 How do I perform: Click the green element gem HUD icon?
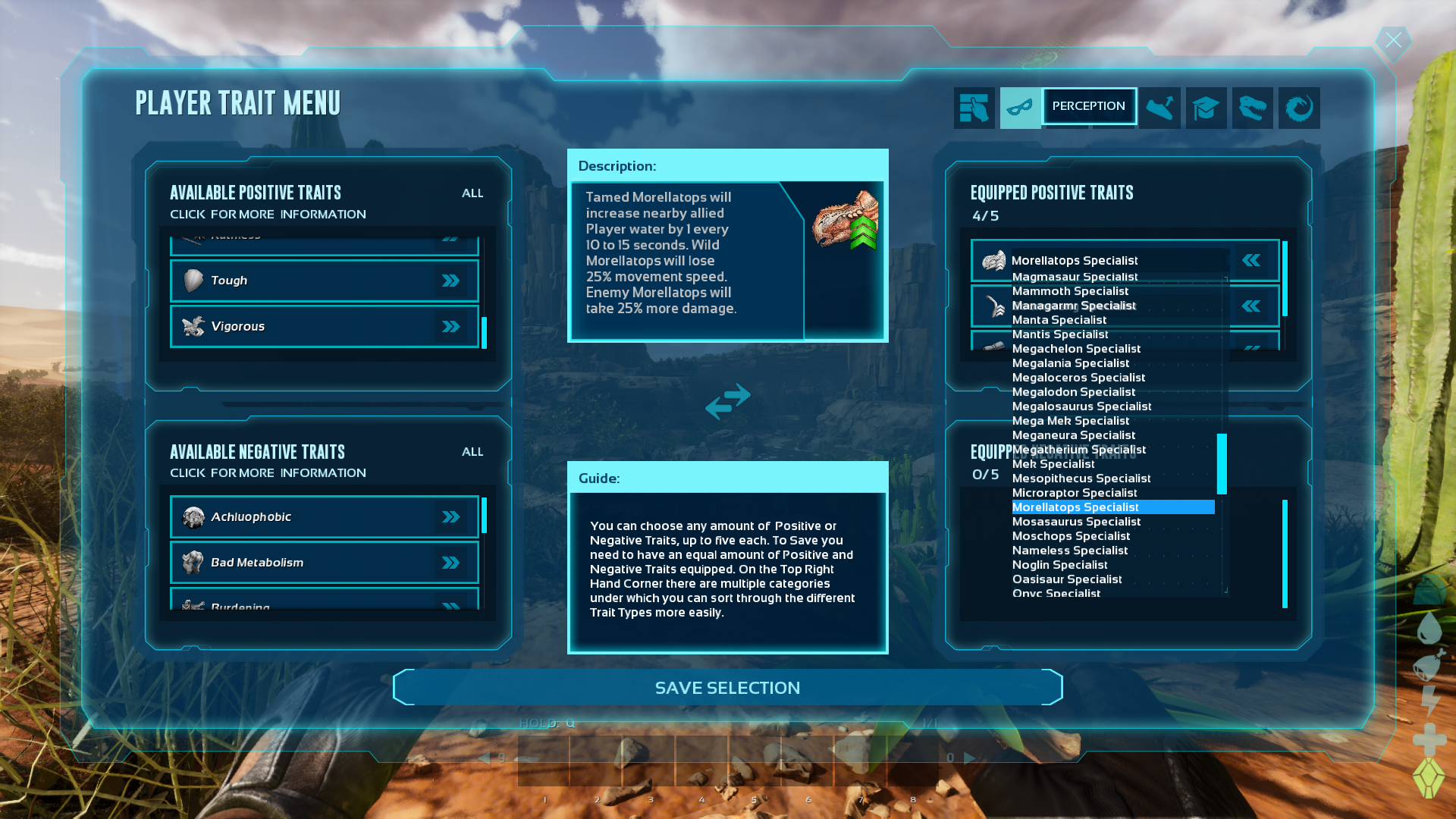point(1429,777)
